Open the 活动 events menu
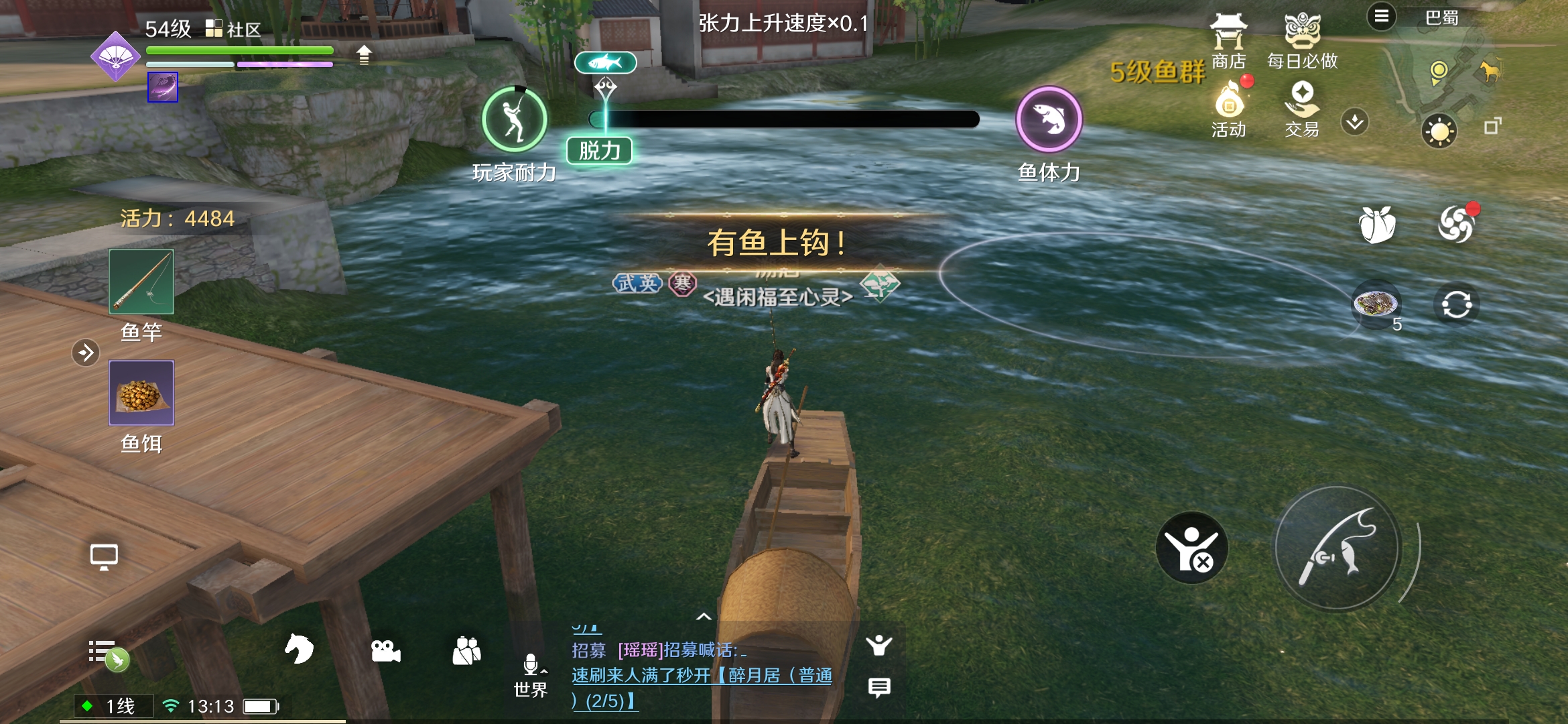The height and width of the screenshot is (724, 1568). coord(1228,109)
